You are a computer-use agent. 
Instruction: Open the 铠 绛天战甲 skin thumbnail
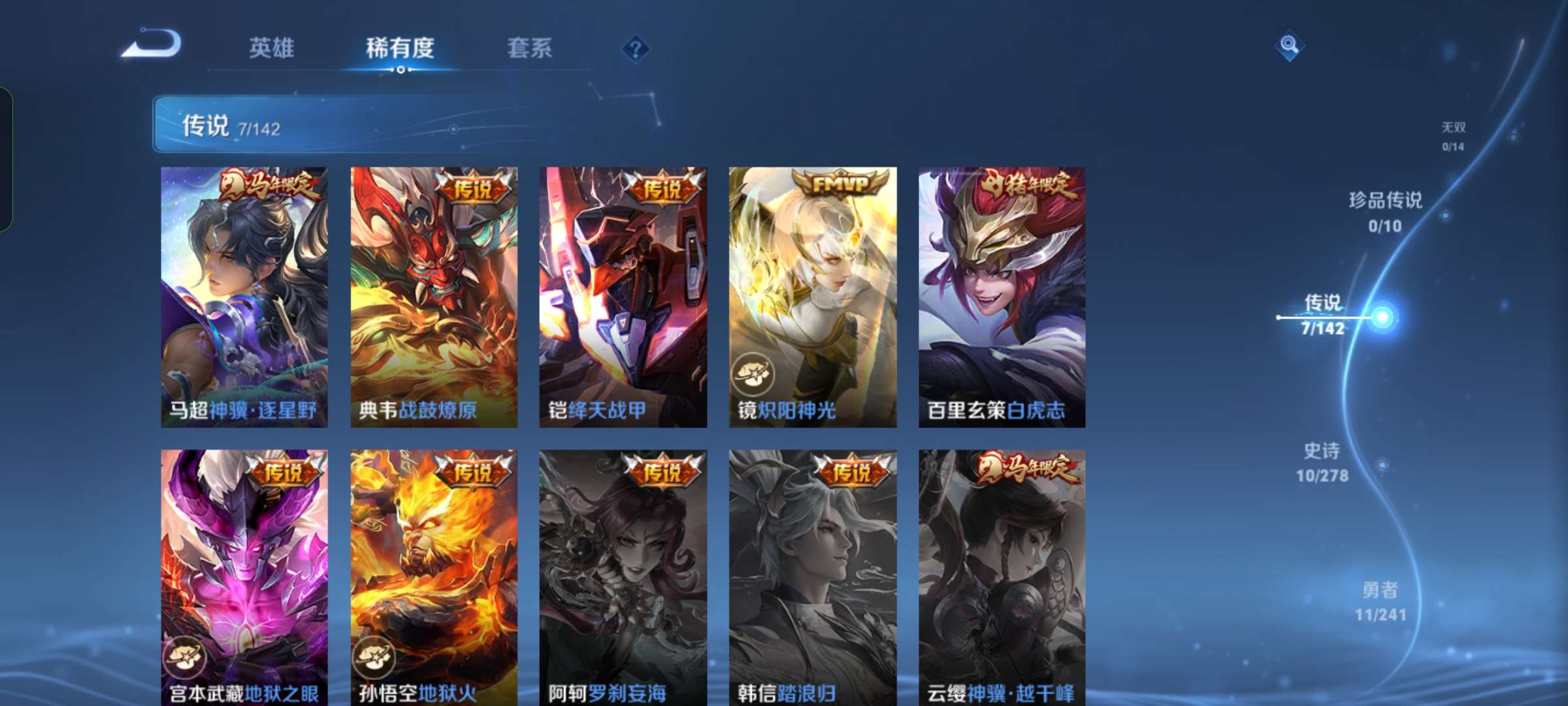point(621,294)
